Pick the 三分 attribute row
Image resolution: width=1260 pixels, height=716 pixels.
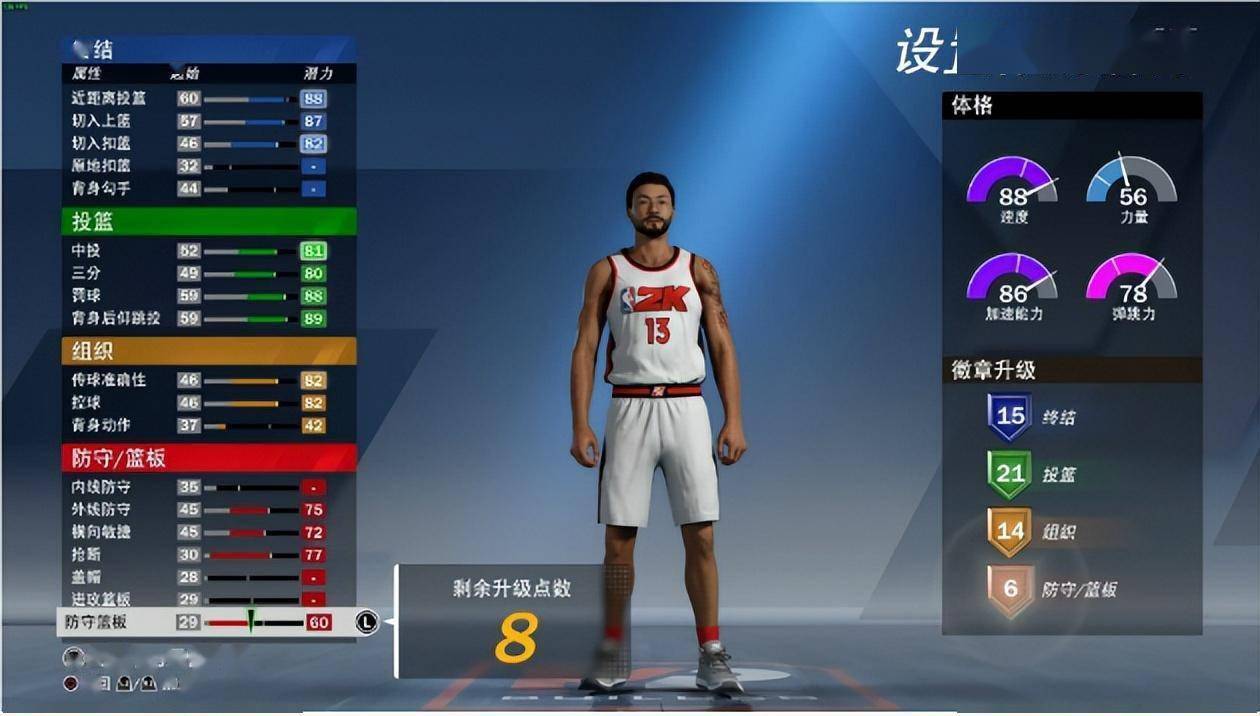pos(200,273)
